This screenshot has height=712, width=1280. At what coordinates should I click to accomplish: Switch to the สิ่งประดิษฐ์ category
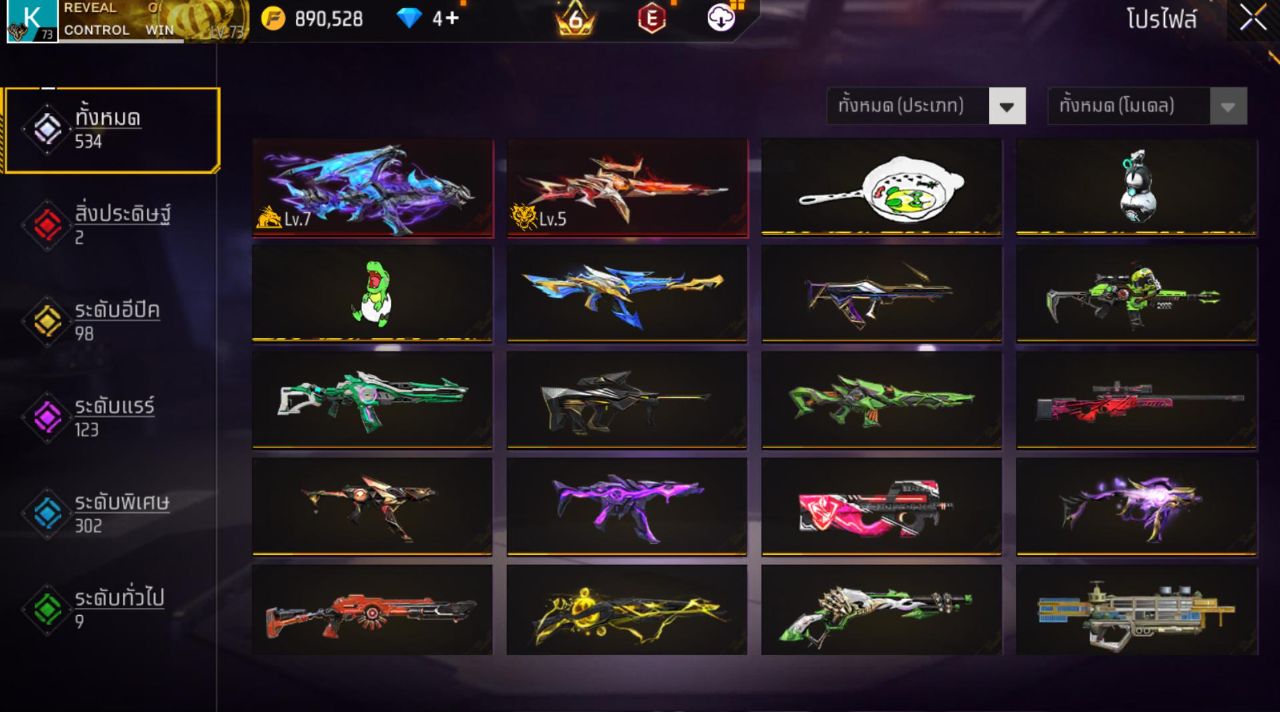click(111, 224)
